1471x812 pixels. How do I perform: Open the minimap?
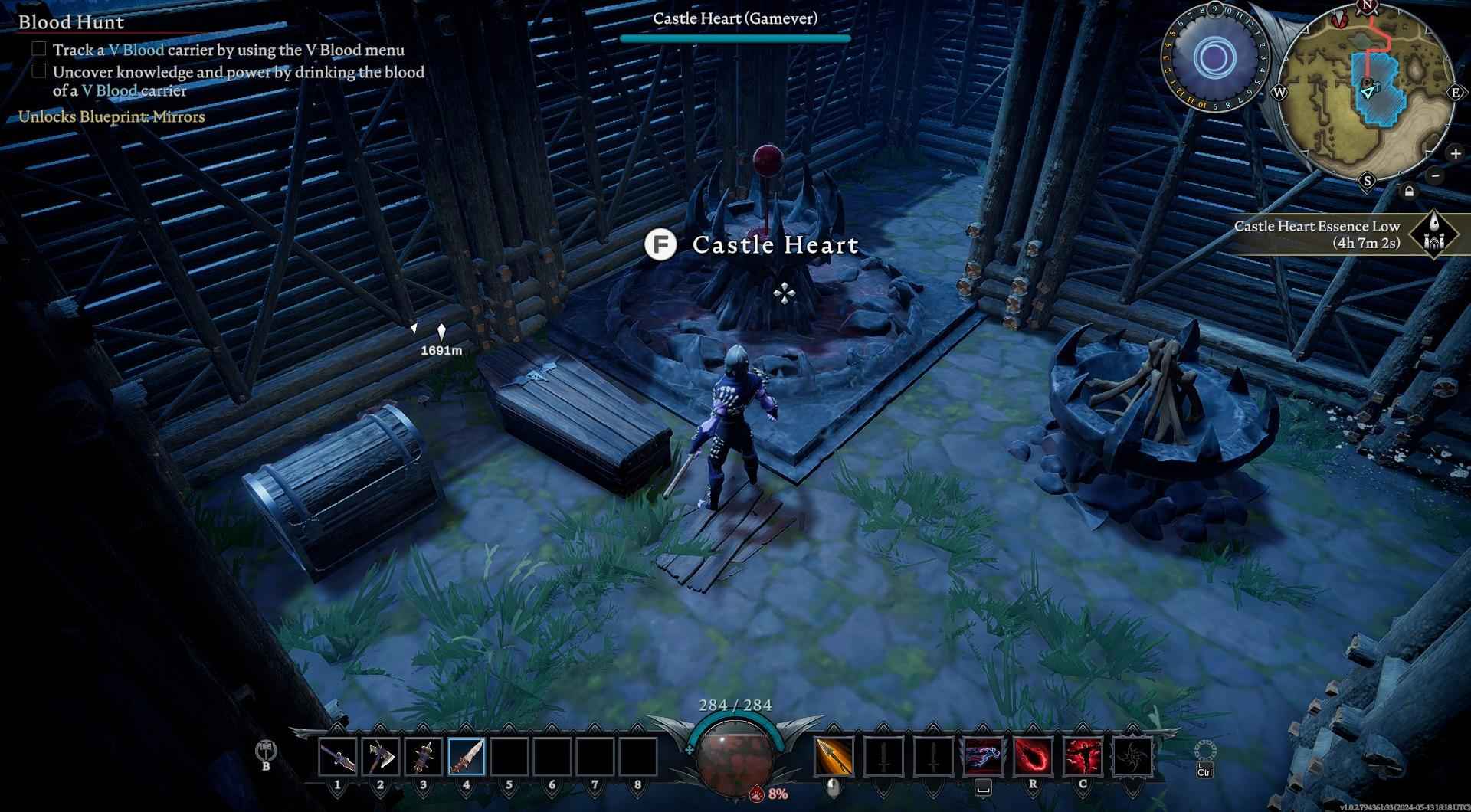(x=1366, y=92)
